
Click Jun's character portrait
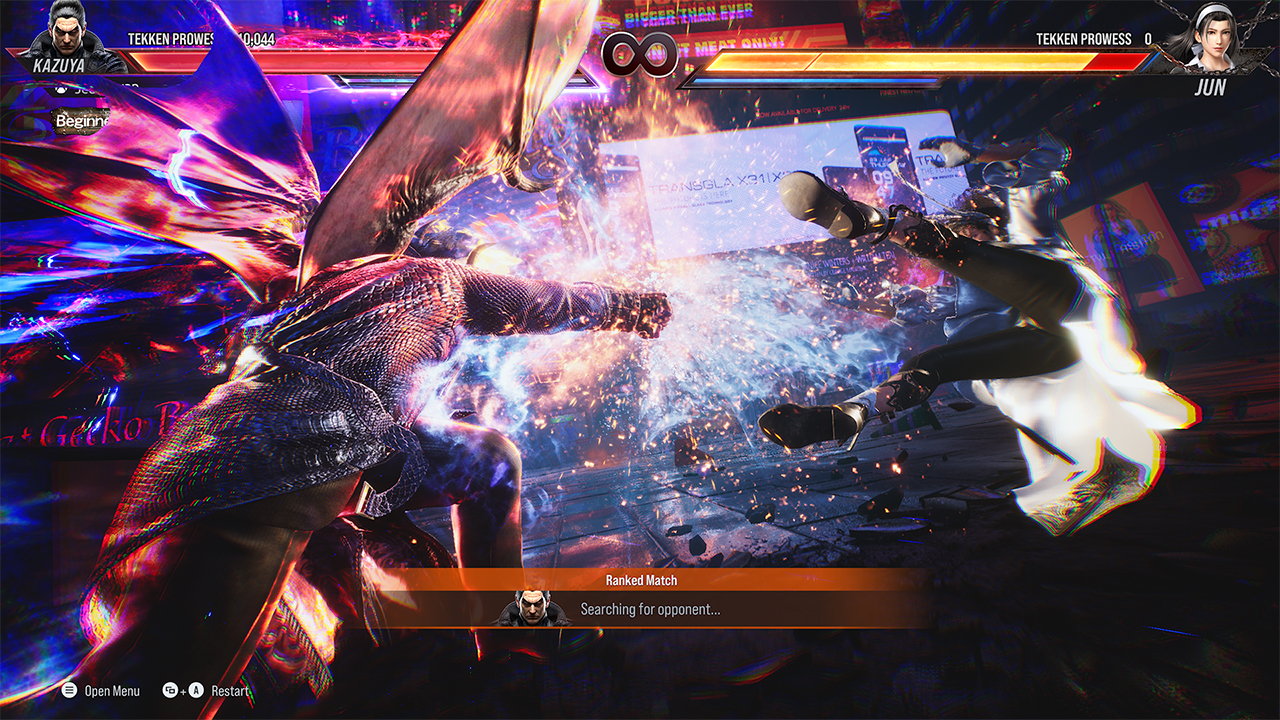point(1211,38)
